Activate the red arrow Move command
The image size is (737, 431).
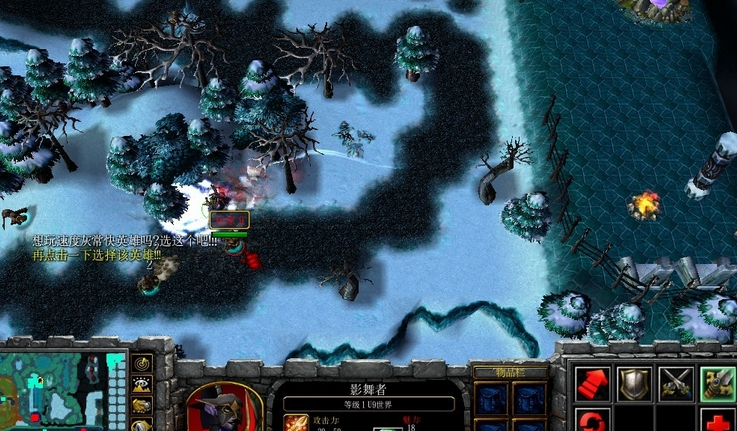592,384
